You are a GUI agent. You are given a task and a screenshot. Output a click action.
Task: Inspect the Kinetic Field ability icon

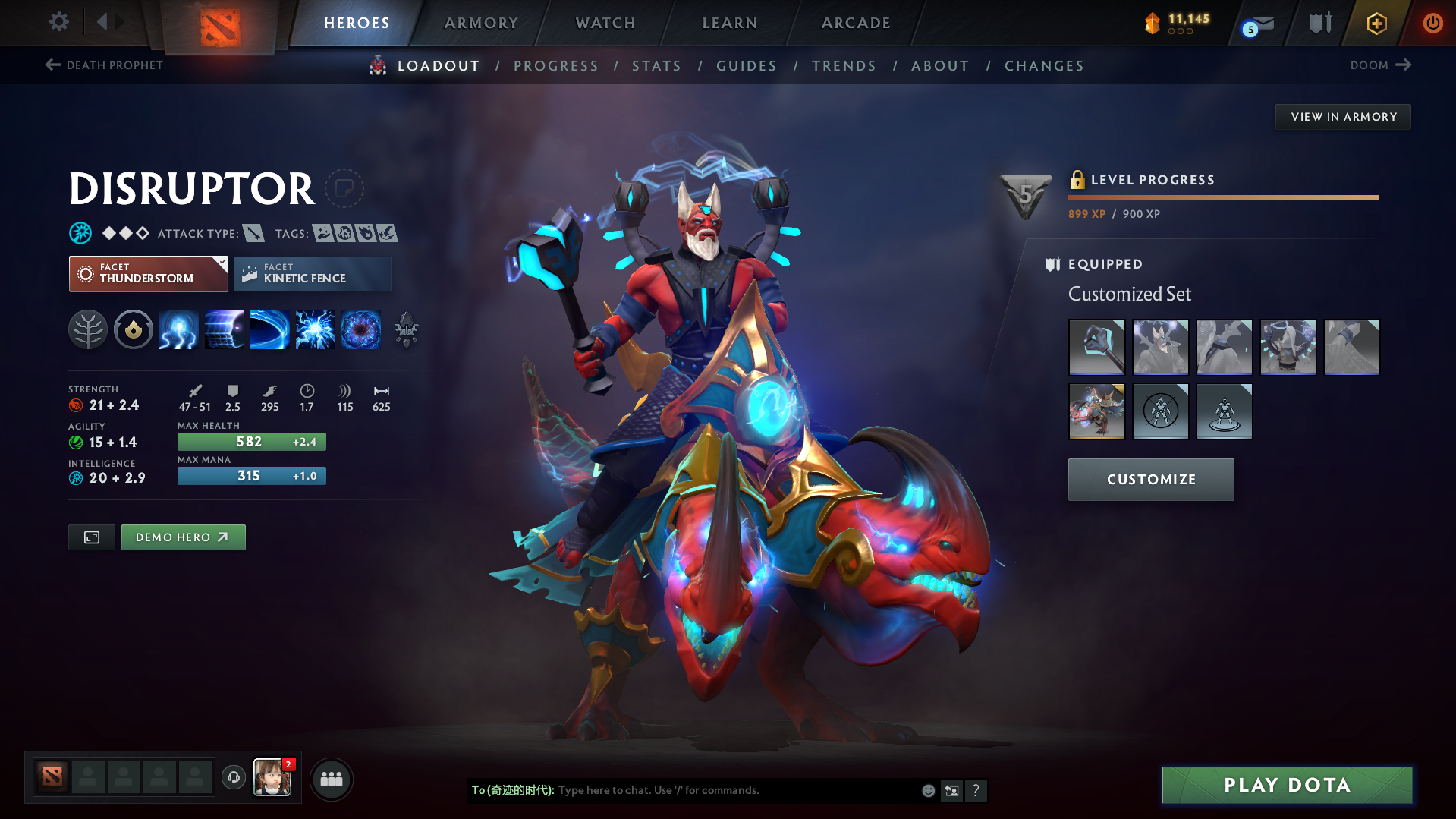(225, 329)
